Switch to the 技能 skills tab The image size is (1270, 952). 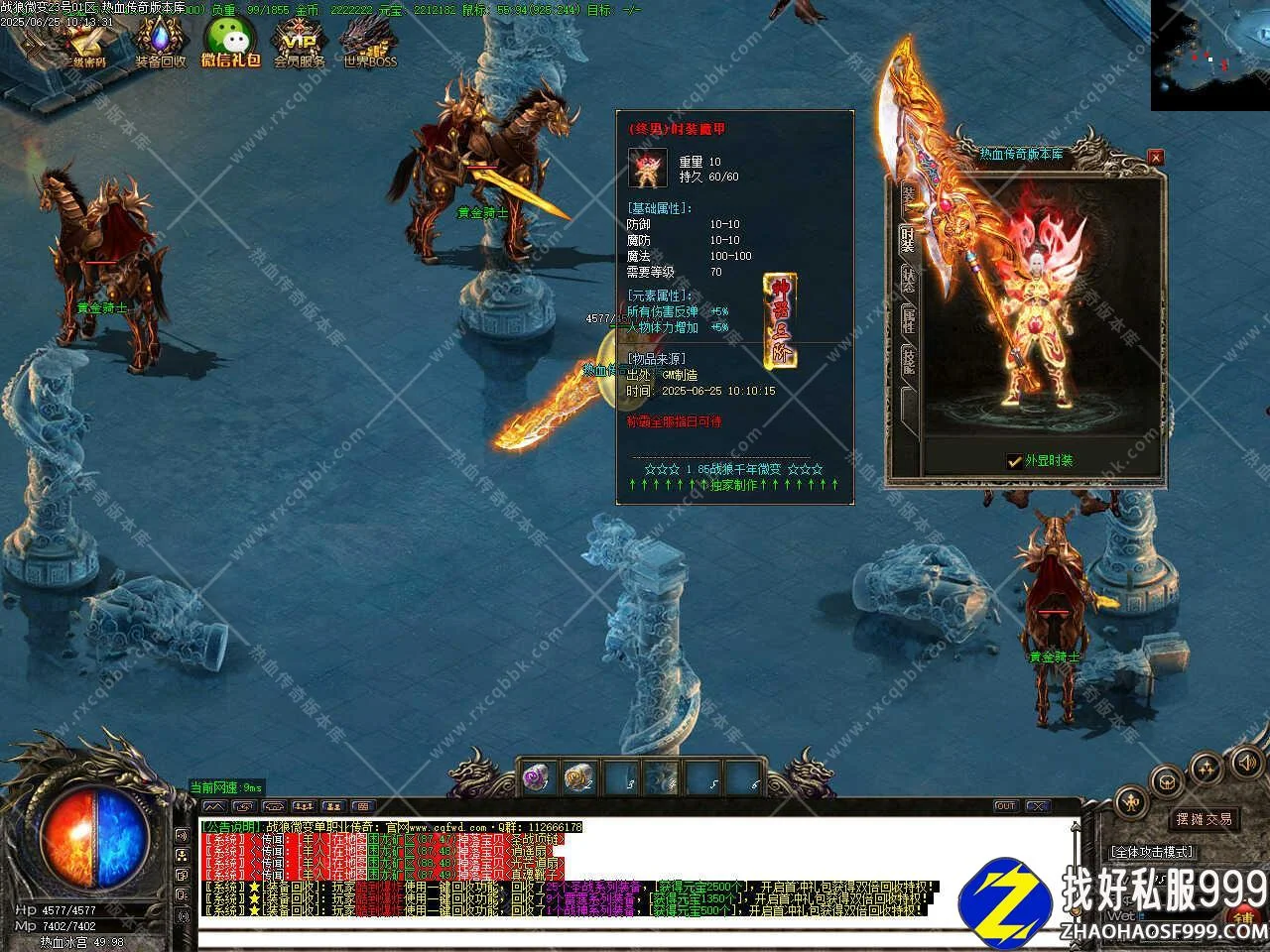coord(908,359)
